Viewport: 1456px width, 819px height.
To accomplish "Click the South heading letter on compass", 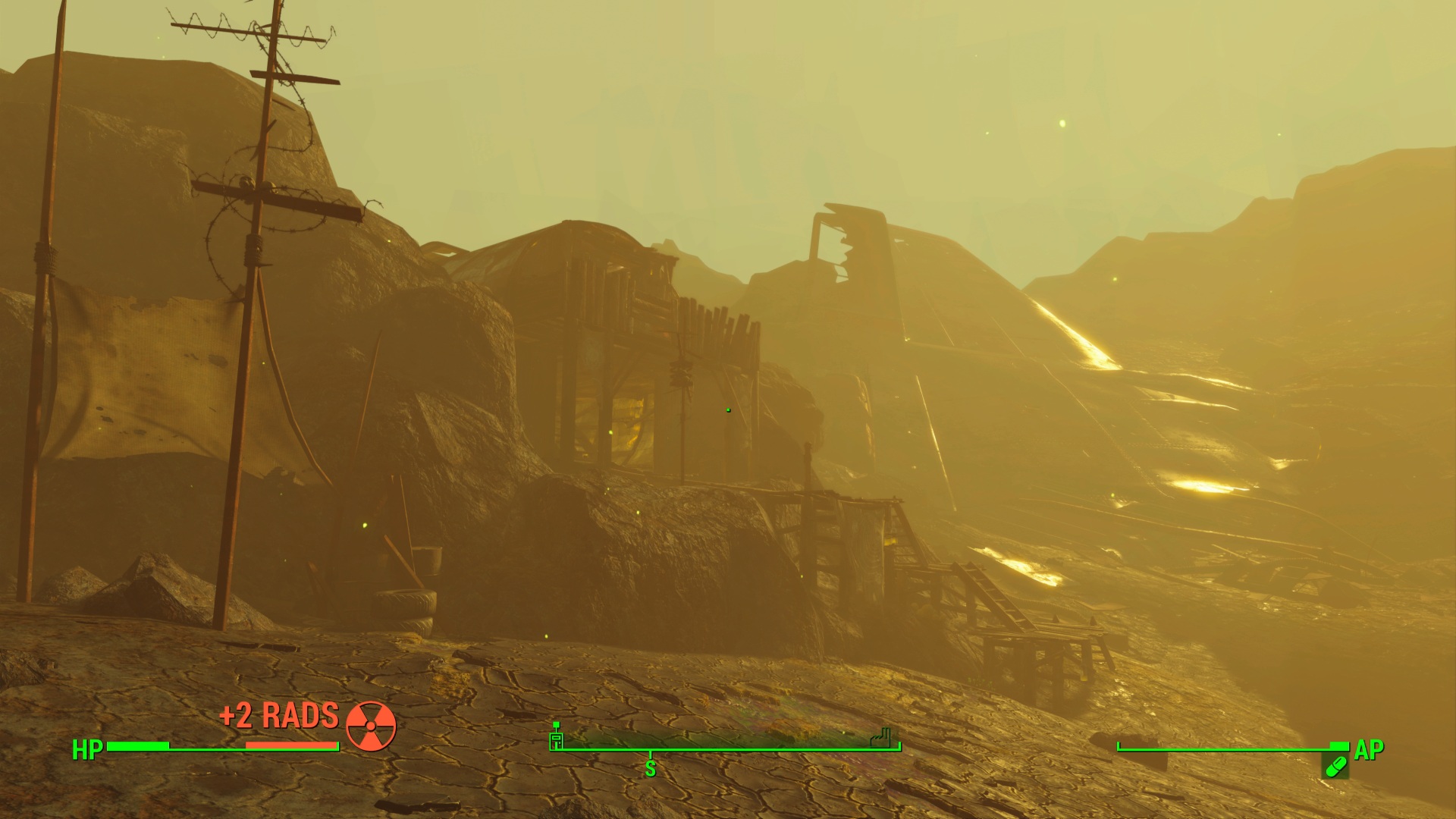I will click(650, 769).
